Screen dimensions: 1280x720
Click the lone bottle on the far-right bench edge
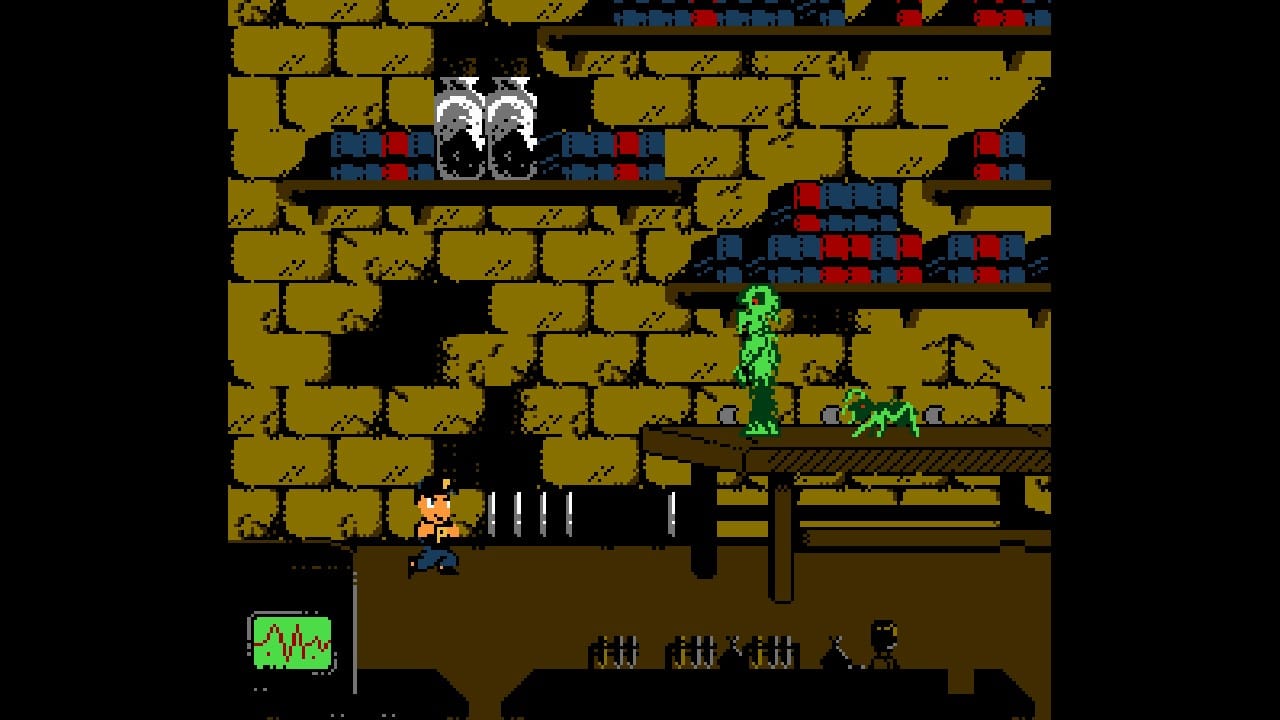pyautogui.click(x=833, y=650)
